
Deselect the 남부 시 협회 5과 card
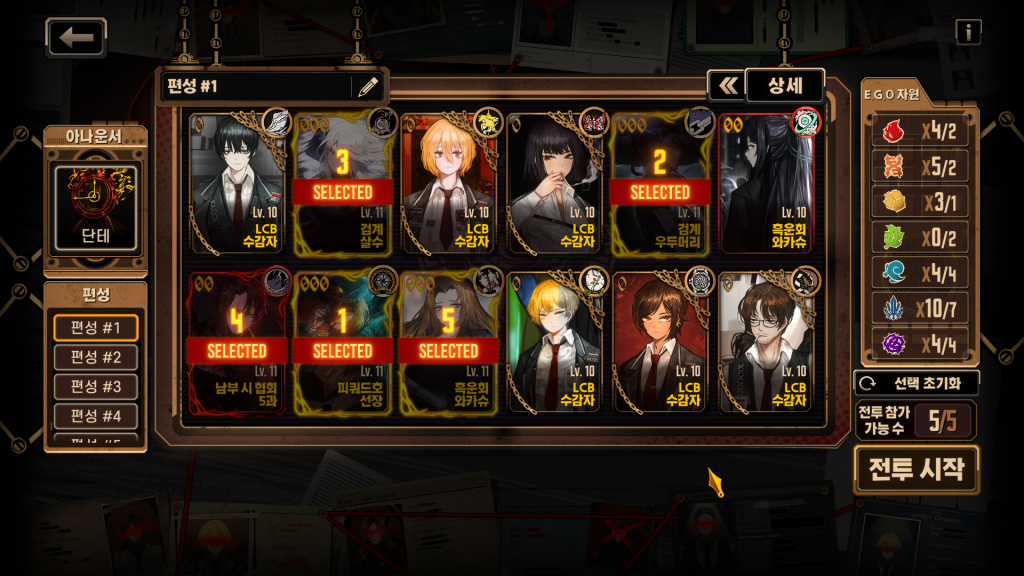click(236, 340)
